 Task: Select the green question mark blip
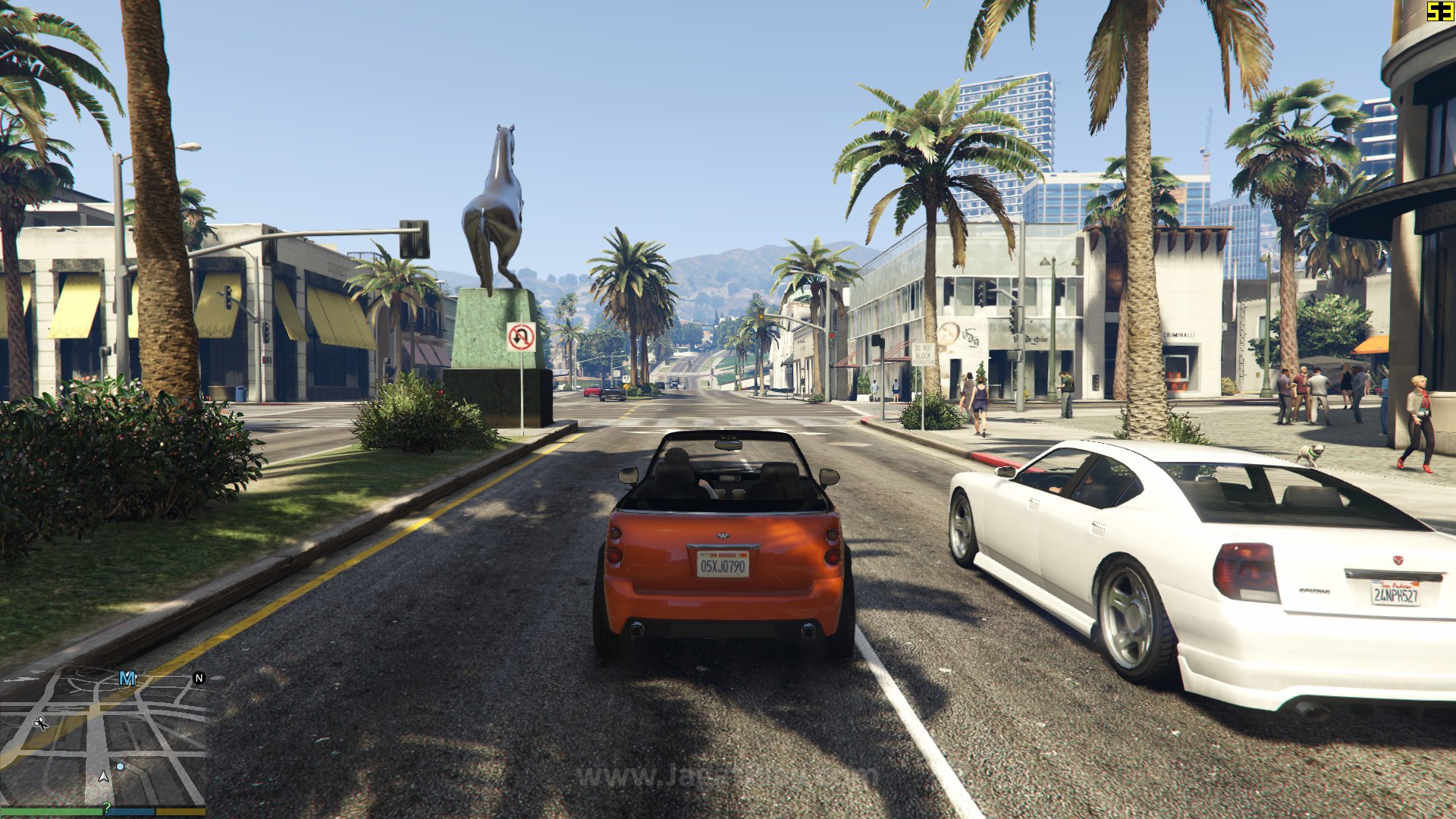[x=107, y=808]
